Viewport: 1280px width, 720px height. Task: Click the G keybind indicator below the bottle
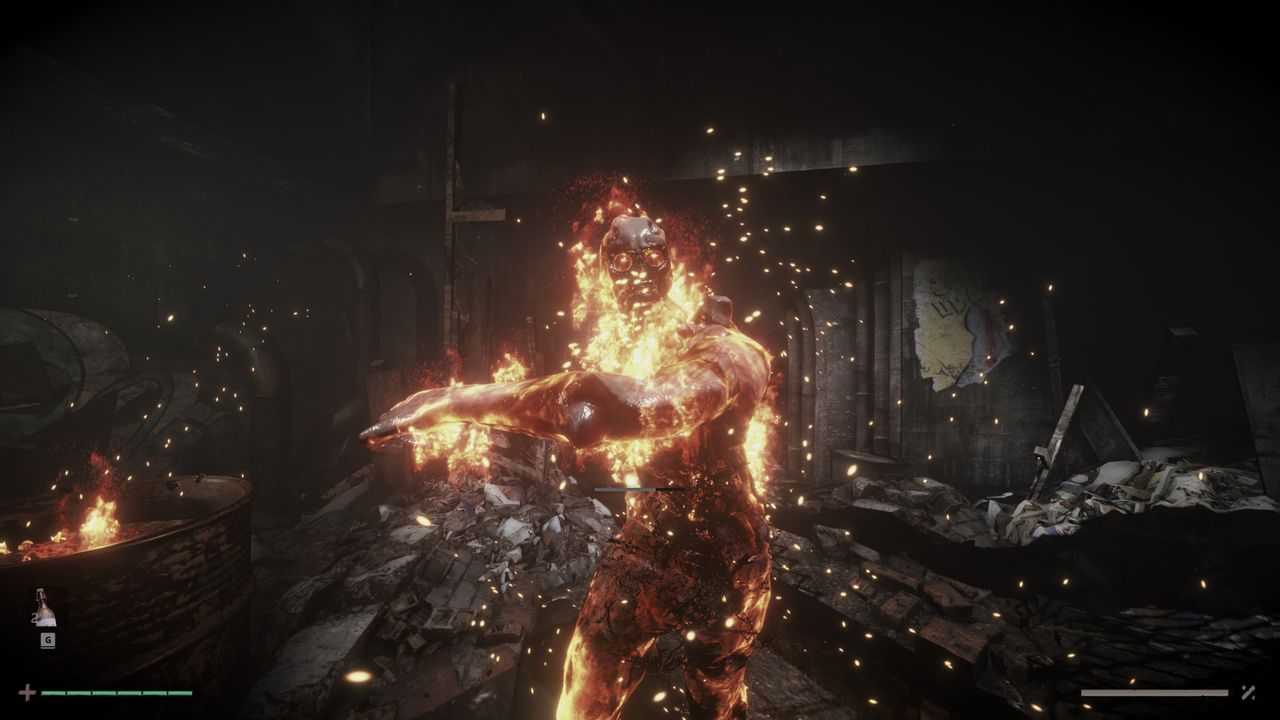[x=47, y=640]
